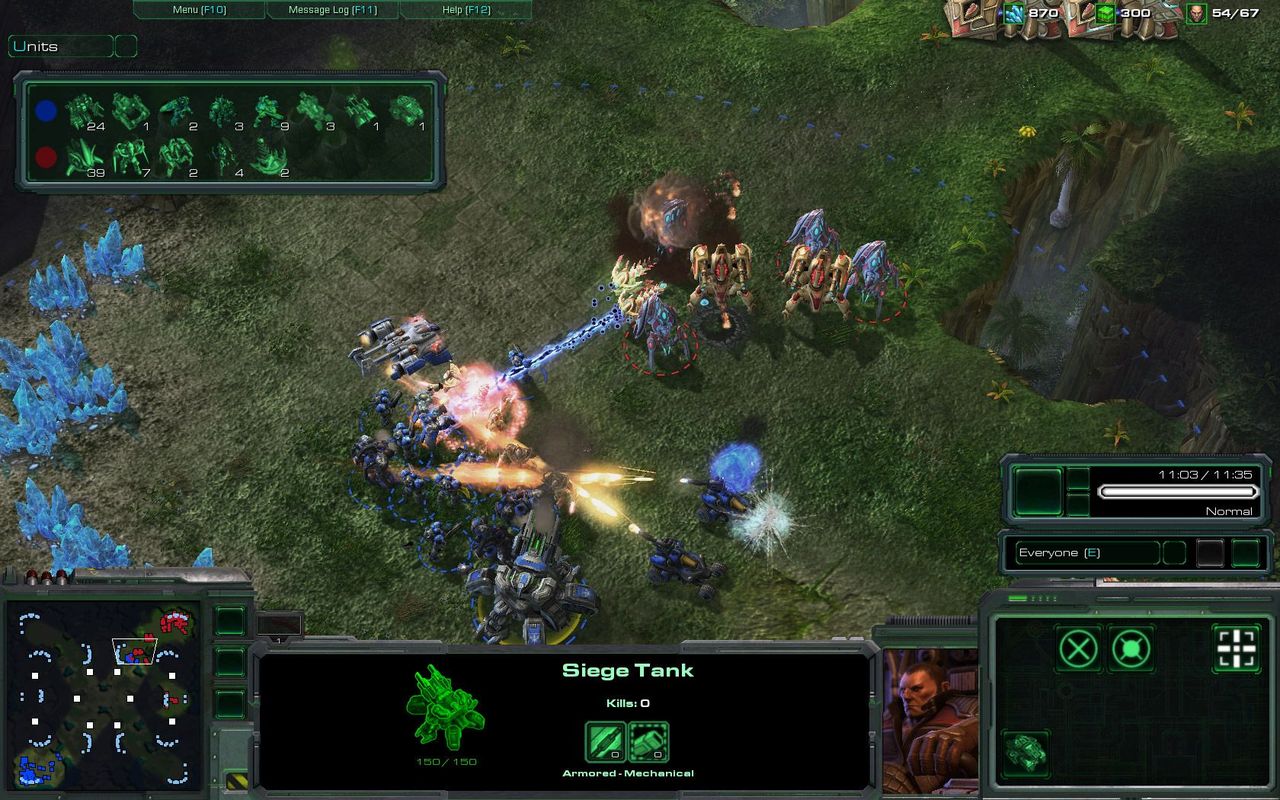Screen dimensions: 1280x800
Task: Open the Message Log (F11)
Action: pos(332,10)
